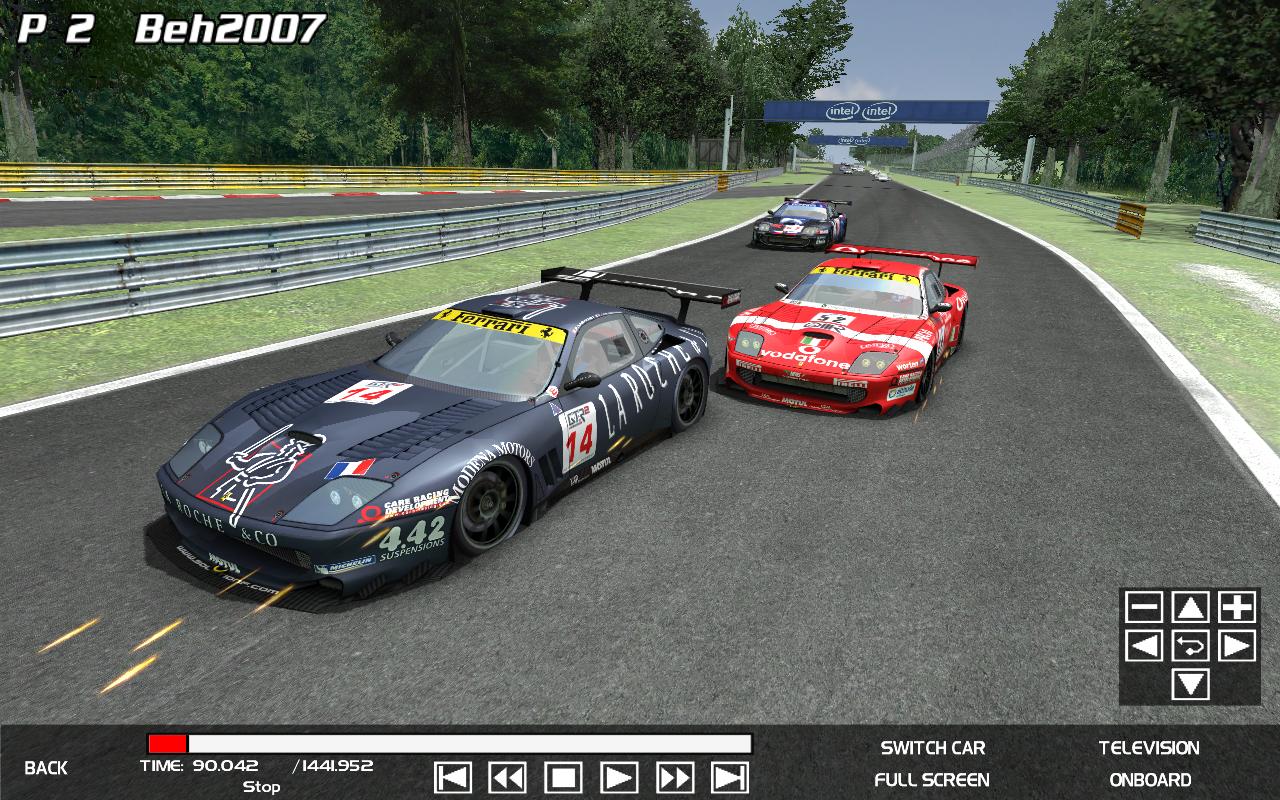Rotate camera left with left arrow
Image resolution: width=1280 pixels, height=800 pixels.
(1144, 646)
